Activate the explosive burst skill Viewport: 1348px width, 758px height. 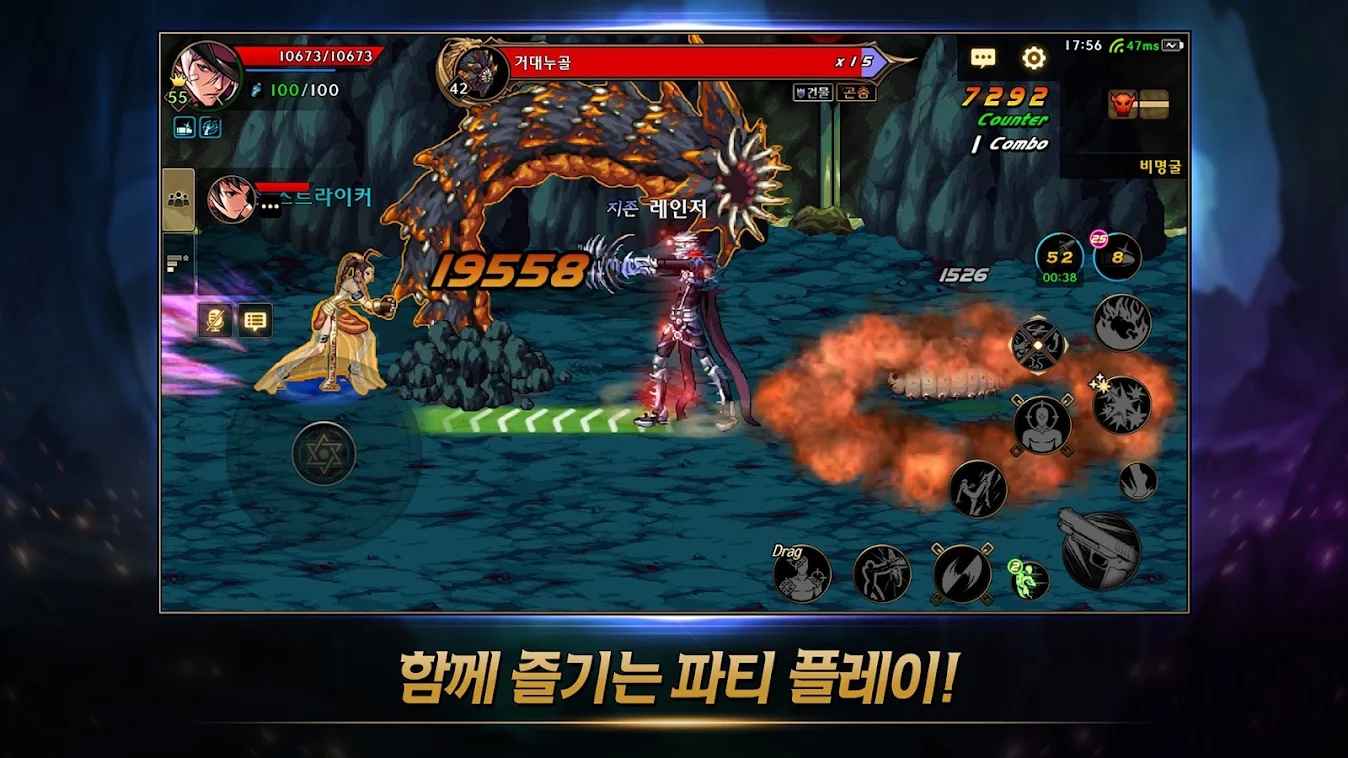[1122, 405]
